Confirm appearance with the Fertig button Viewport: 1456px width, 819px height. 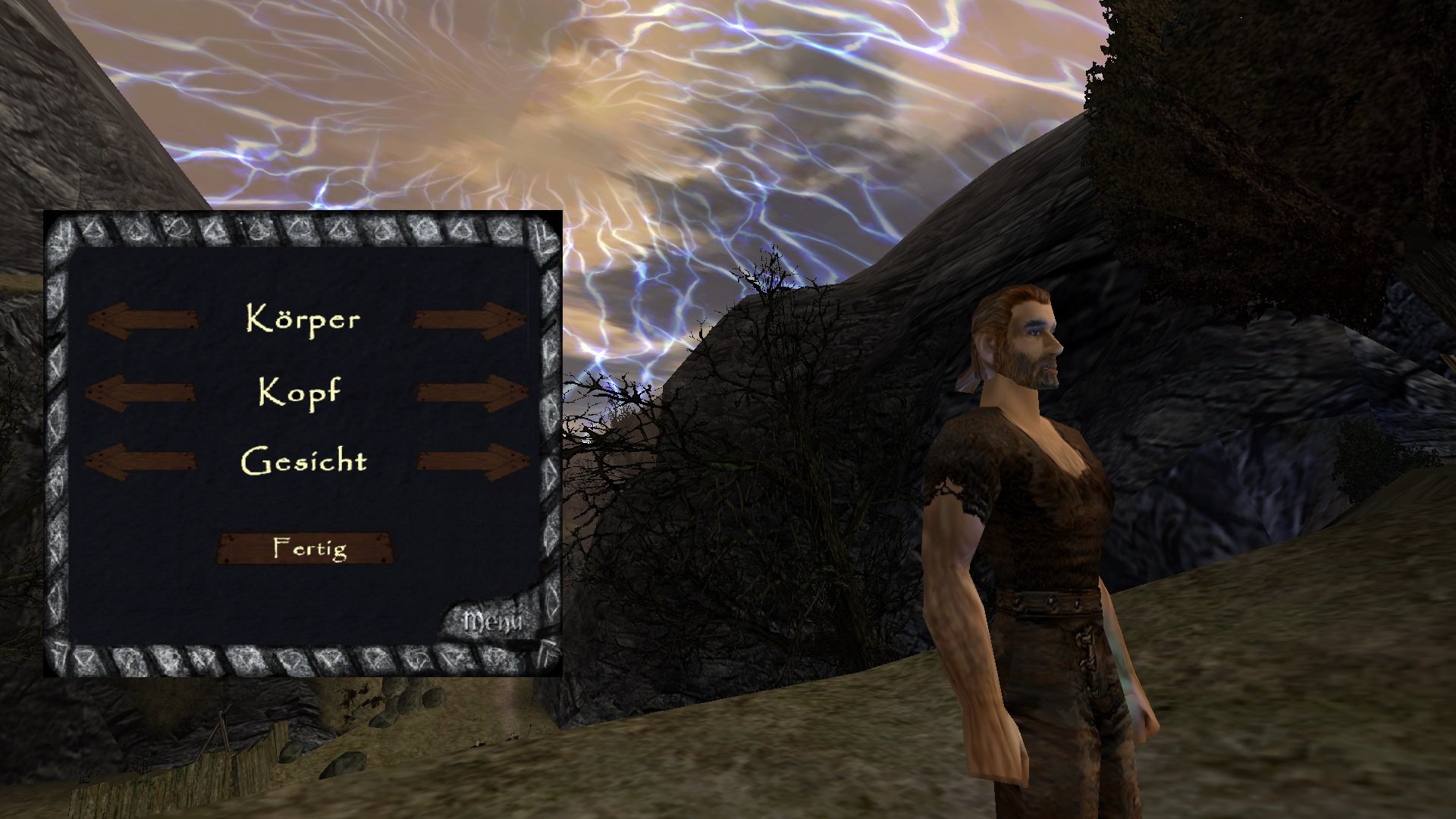pos(306,548)
